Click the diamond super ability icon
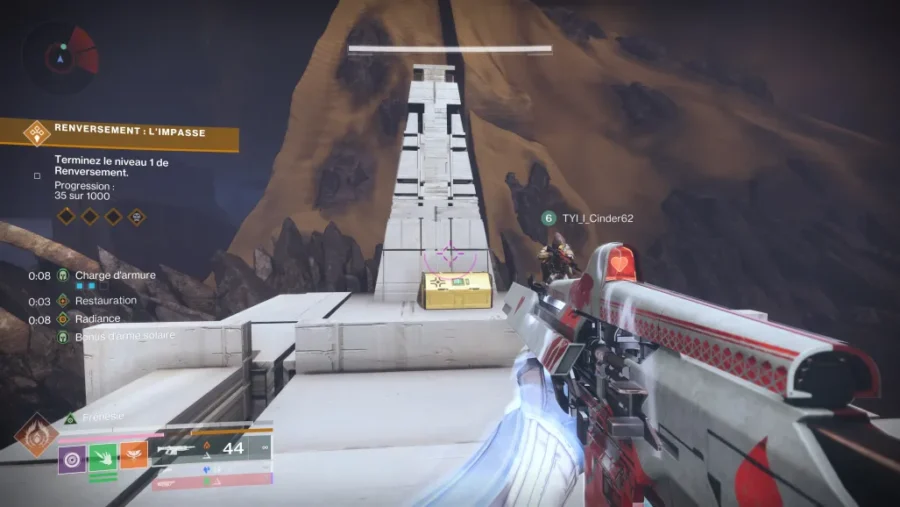This screenshot has width=900, height=507. point(36,435)
